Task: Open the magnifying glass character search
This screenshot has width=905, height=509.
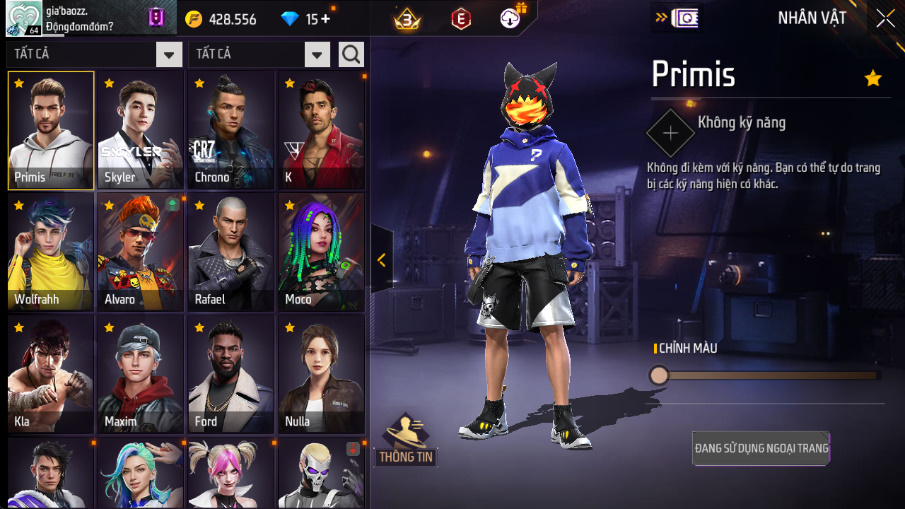Action: [351, 54]
